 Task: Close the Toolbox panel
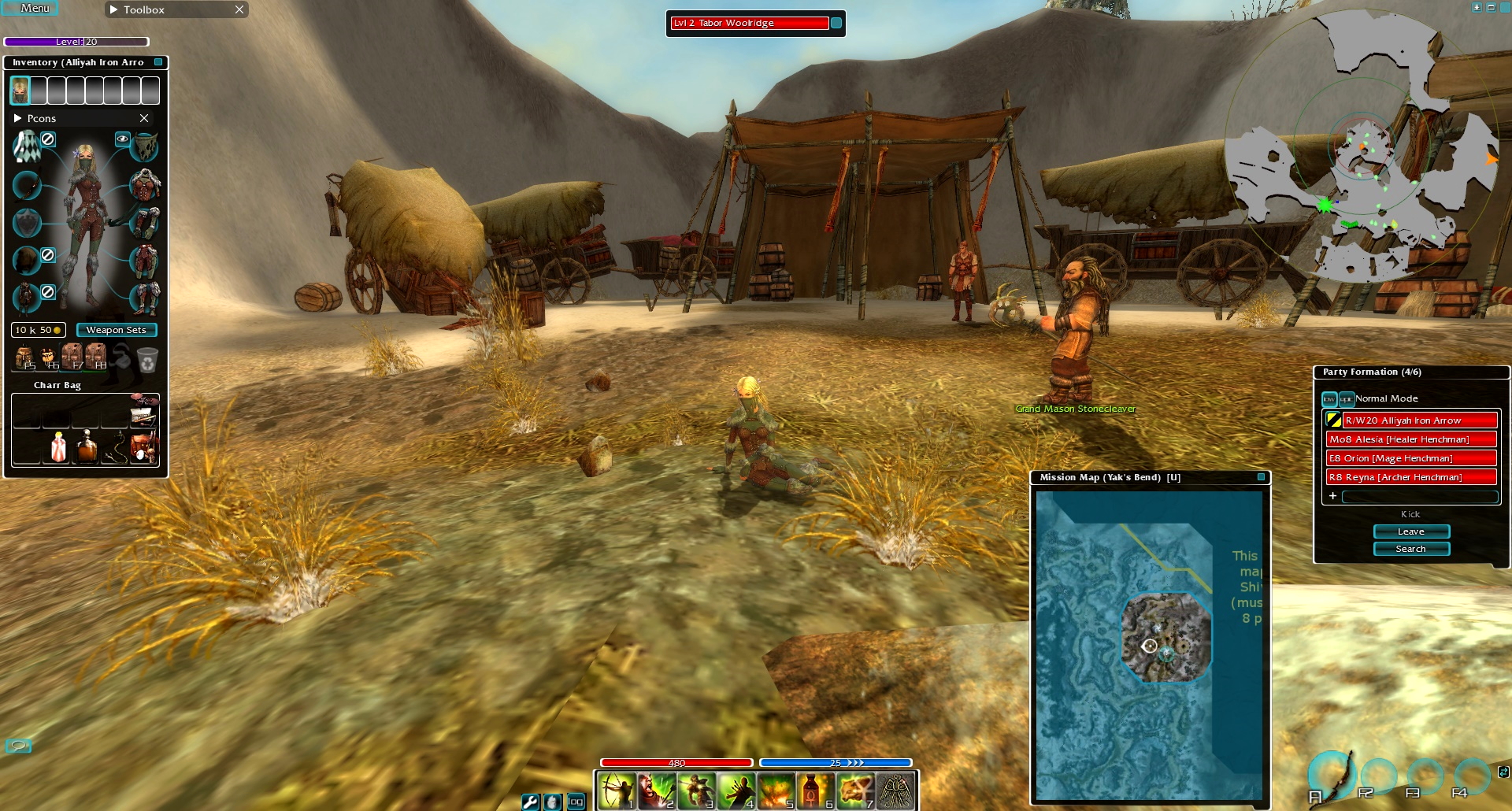tap(239, 9)
